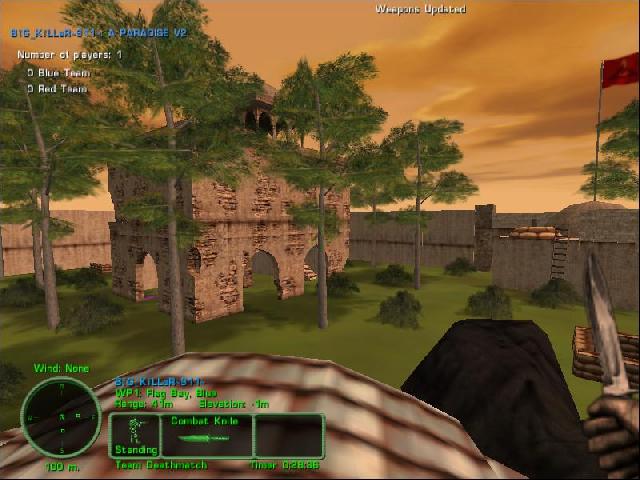Select the Blue Team scoreboard row
Viewport: 640px width, 480px height.
pos(58,73)
